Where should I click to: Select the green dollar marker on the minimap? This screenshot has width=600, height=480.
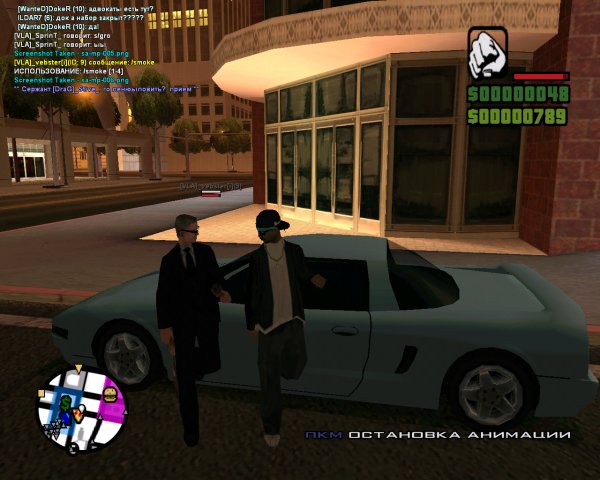66,403
